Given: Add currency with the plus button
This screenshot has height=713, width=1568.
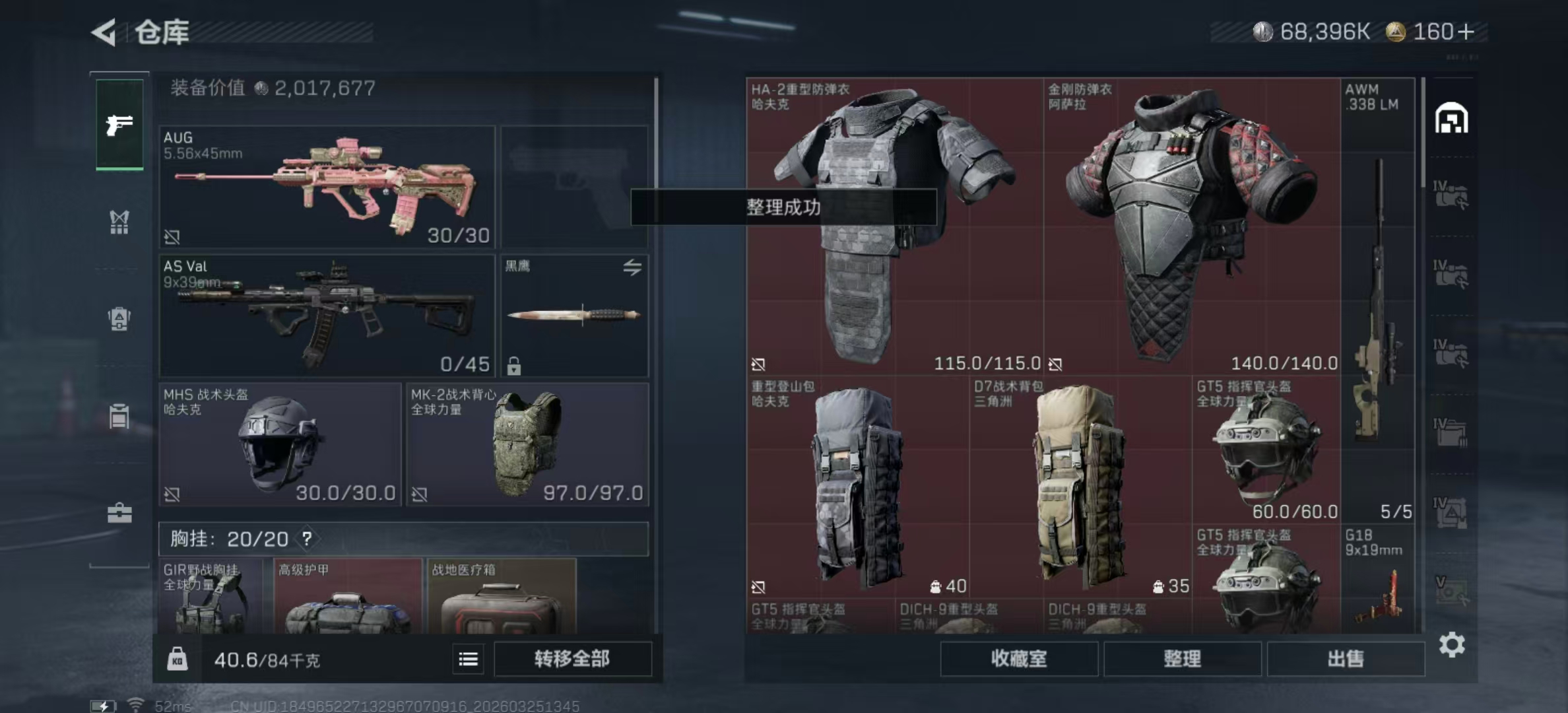Looking at the screenshot, I should (x=1466, y=32).
